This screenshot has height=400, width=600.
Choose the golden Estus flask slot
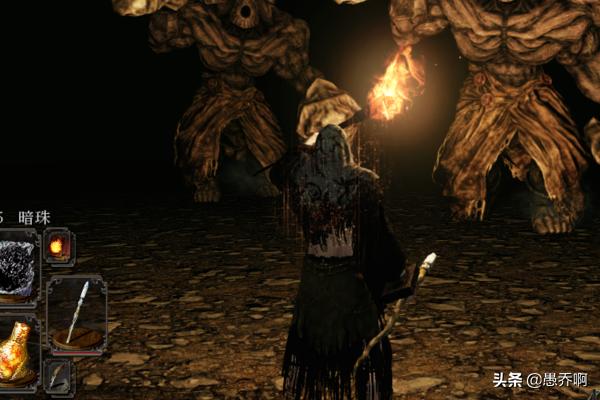click(x=17, y=352)
